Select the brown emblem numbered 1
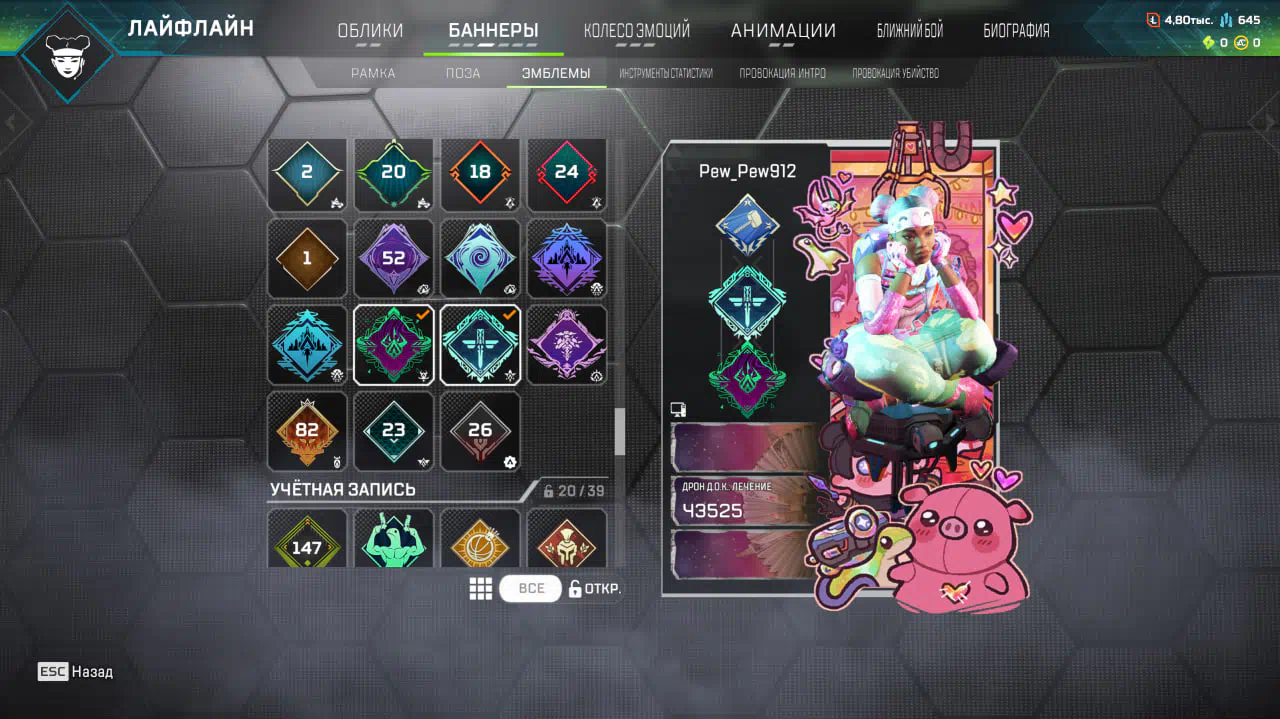The height and width of the screenshot is (719, 1280). [x=307, y=258]
